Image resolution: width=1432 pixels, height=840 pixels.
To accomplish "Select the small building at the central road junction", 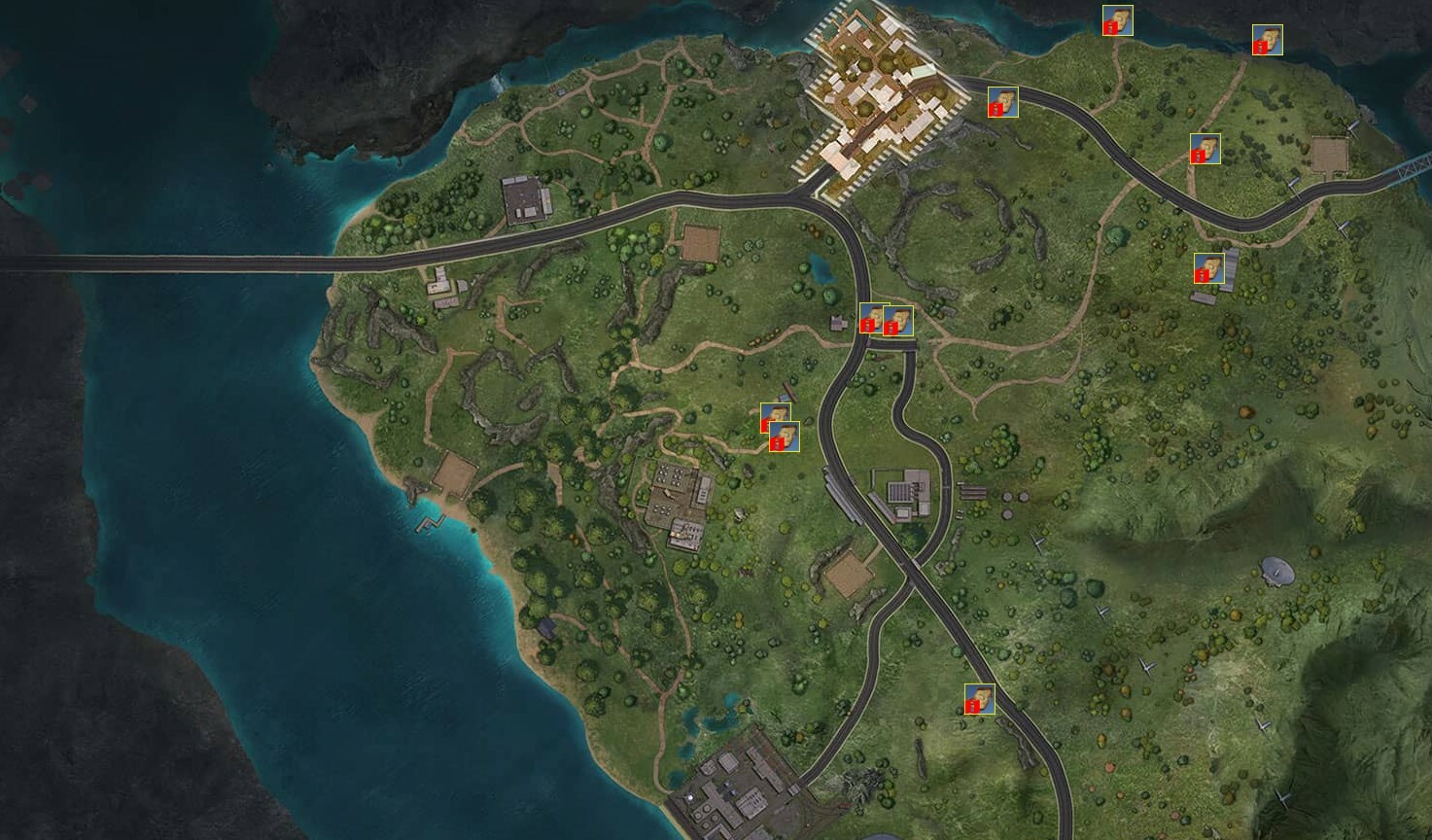I will 836,321.
